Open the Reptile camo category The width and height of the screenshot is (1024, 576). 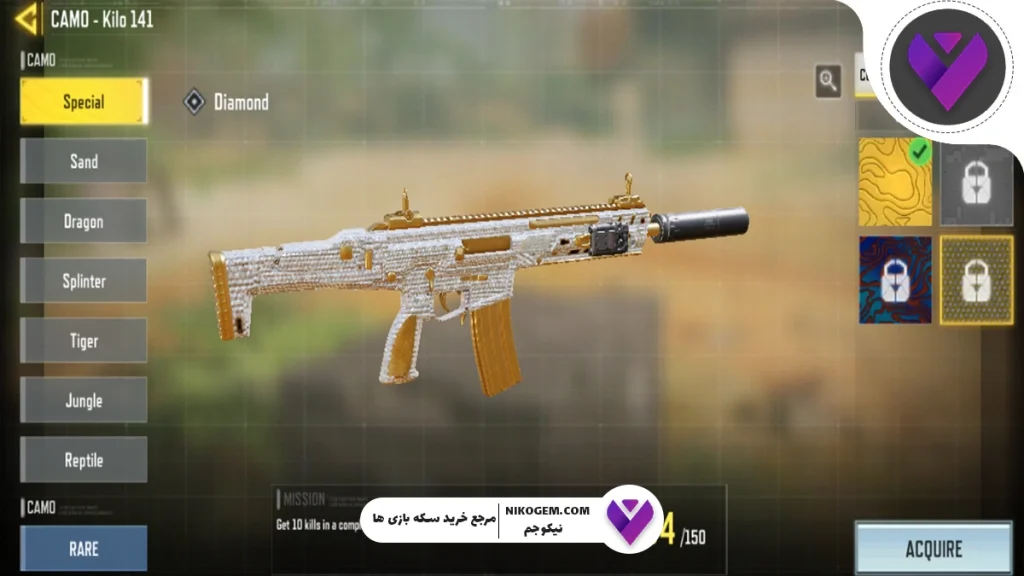tap(84, 460)
